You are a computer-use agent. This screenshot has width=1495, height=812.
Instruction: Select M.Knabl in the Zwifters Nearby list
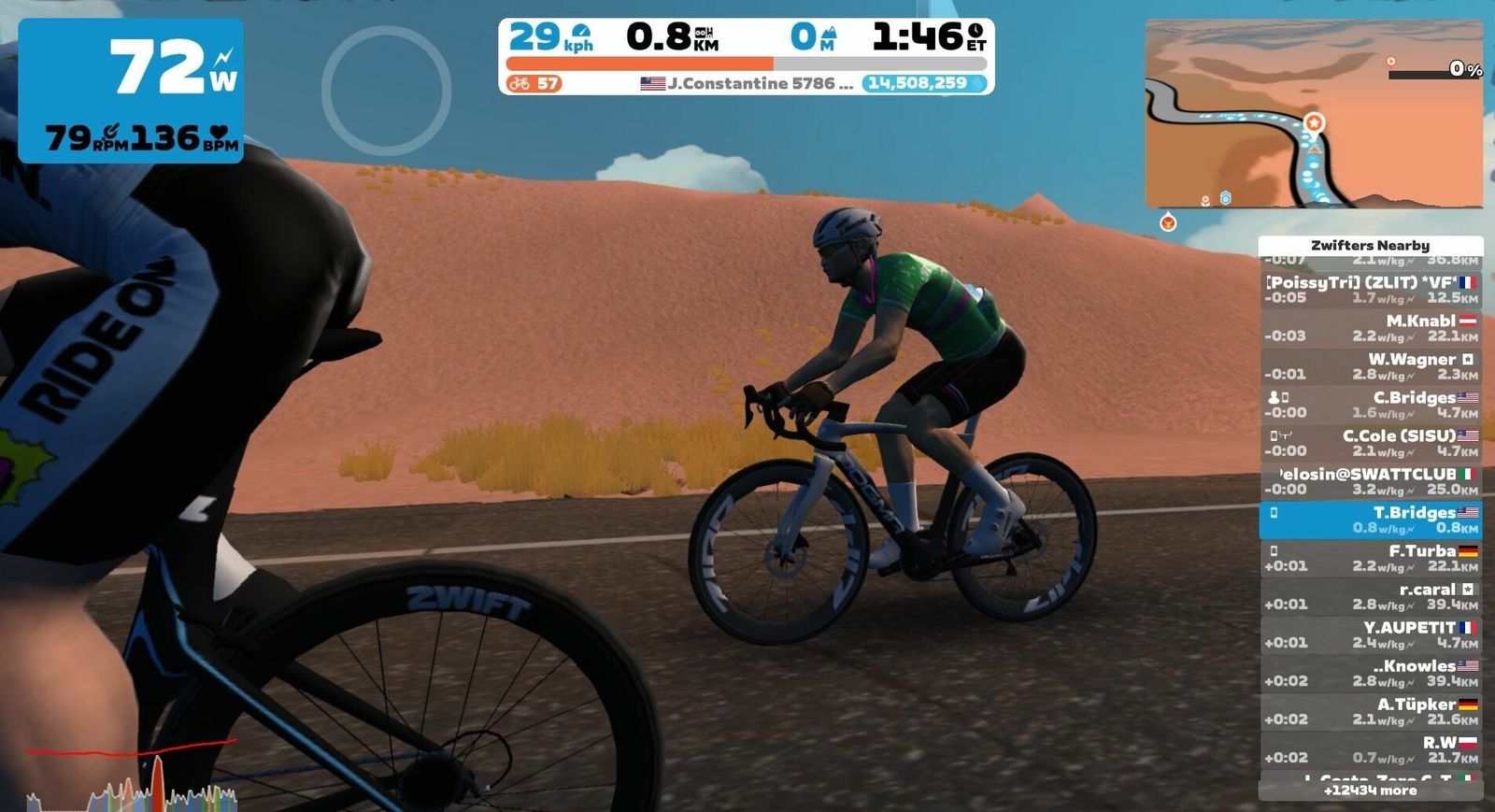point(1370,328)
